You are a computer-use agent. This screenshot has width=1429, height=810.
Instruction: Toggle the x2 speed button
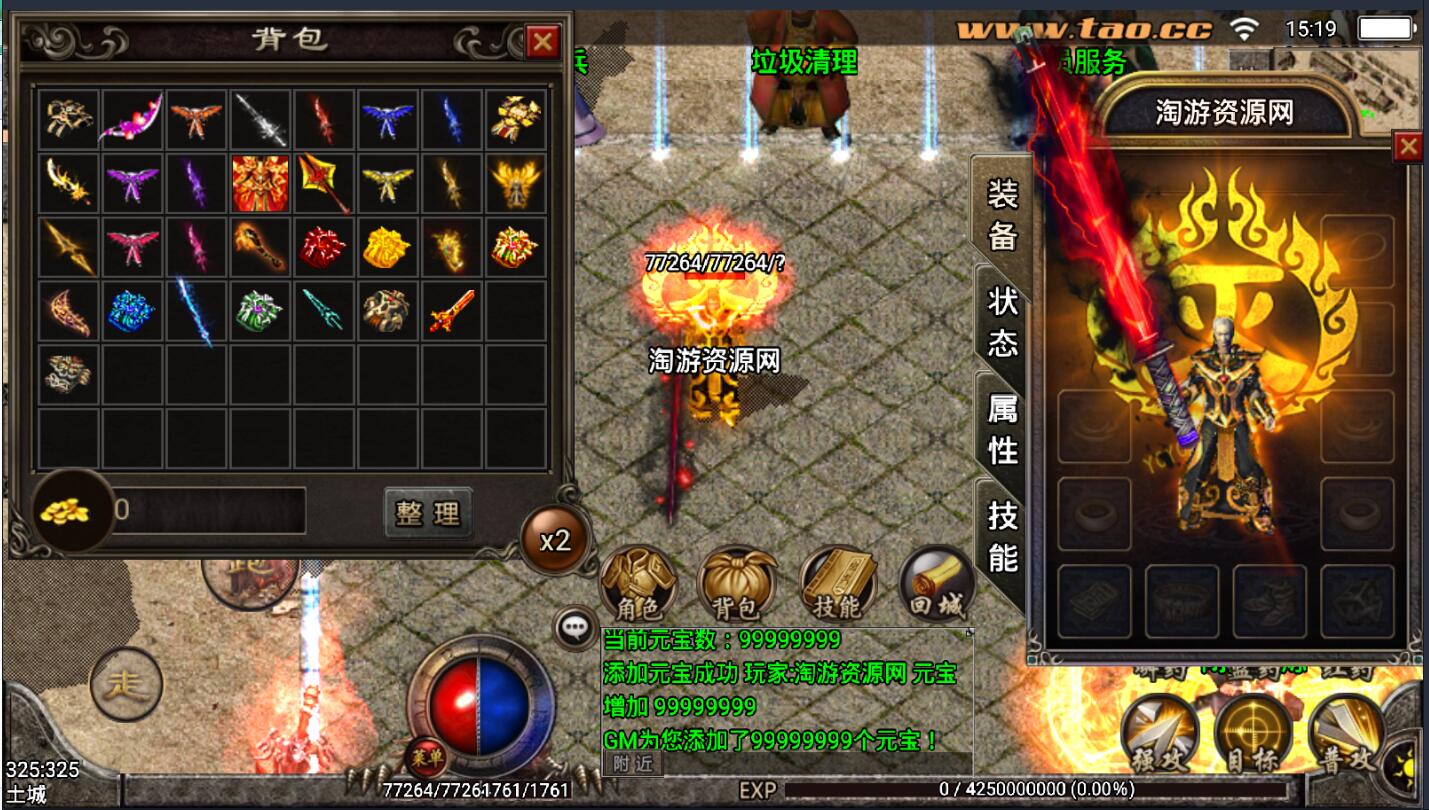click(554, 540)
